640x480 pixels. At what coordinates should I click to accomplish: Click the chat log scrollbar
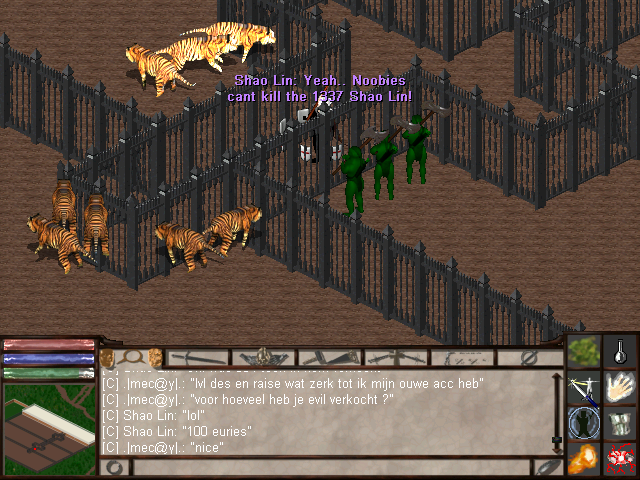tap(557, 412)
